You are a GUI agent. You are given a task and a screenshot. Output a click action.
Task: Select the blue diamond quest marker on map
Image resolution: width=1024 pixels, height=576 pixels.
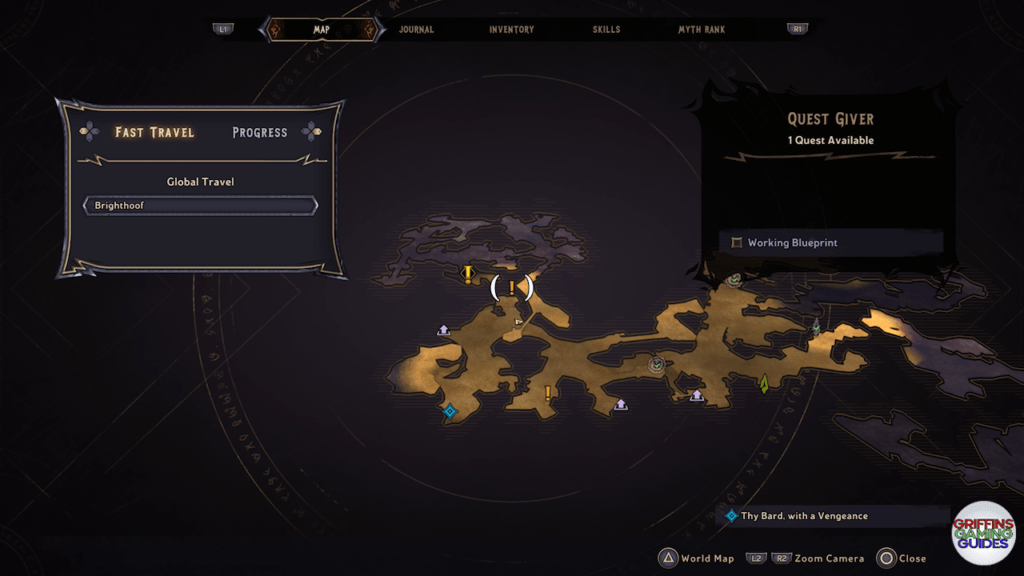449,410
